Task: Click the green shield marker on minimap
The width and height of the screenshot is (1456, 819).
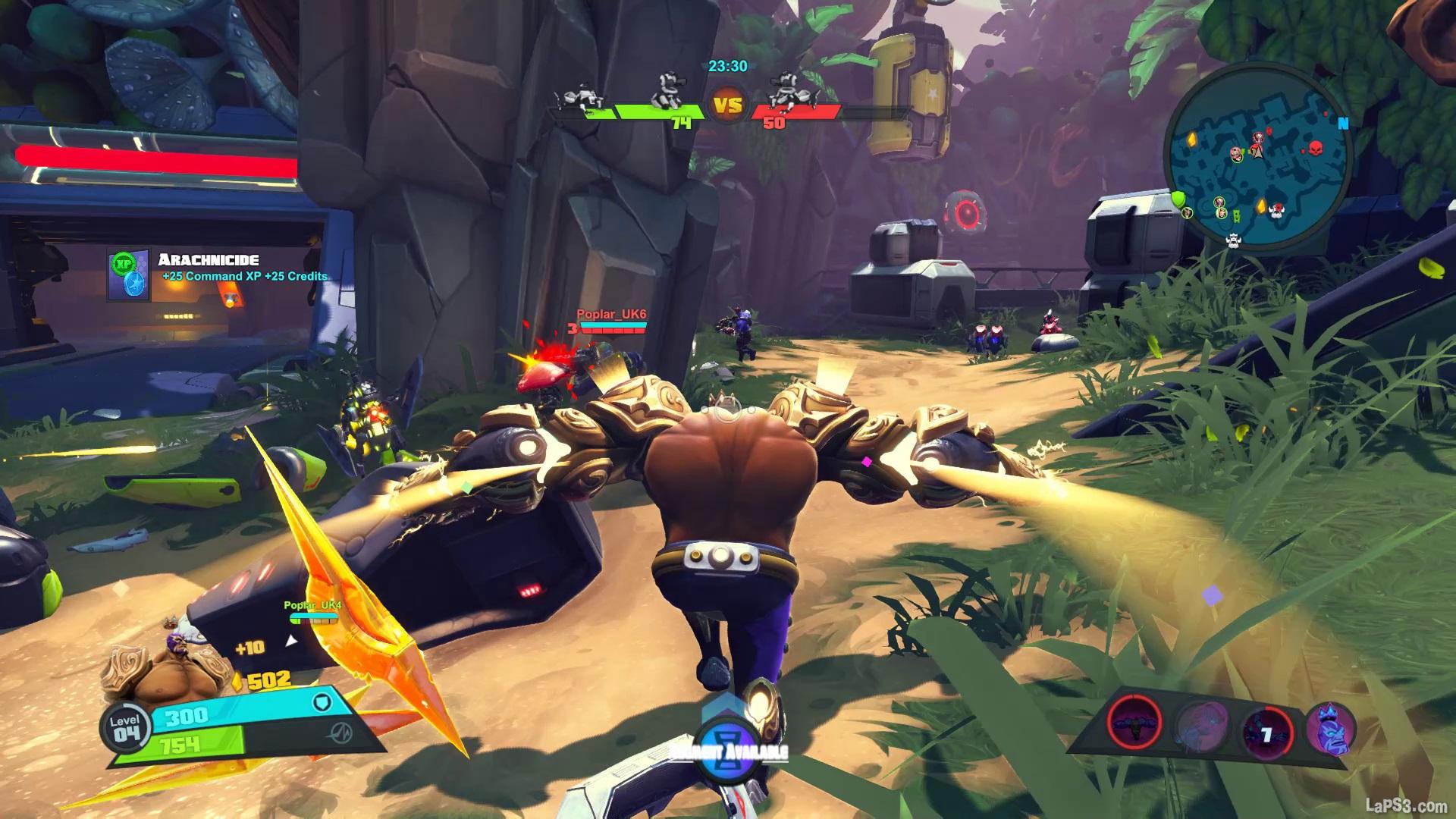Action: 1178,199
